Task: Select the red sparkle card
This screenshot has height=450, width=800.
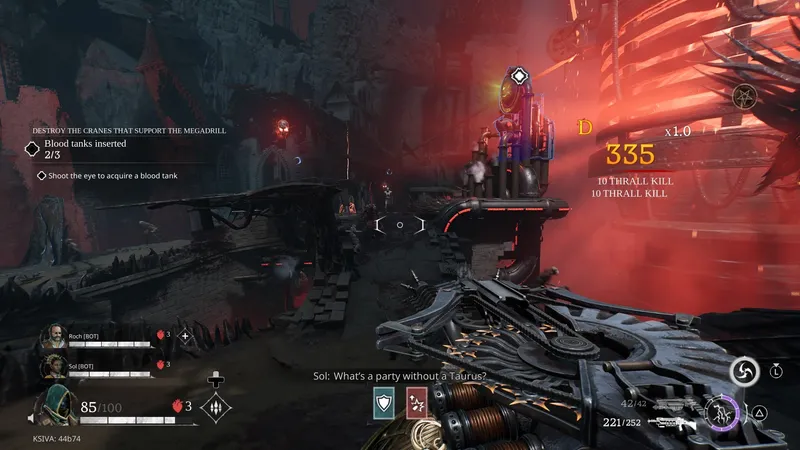Action: [417, 401]
